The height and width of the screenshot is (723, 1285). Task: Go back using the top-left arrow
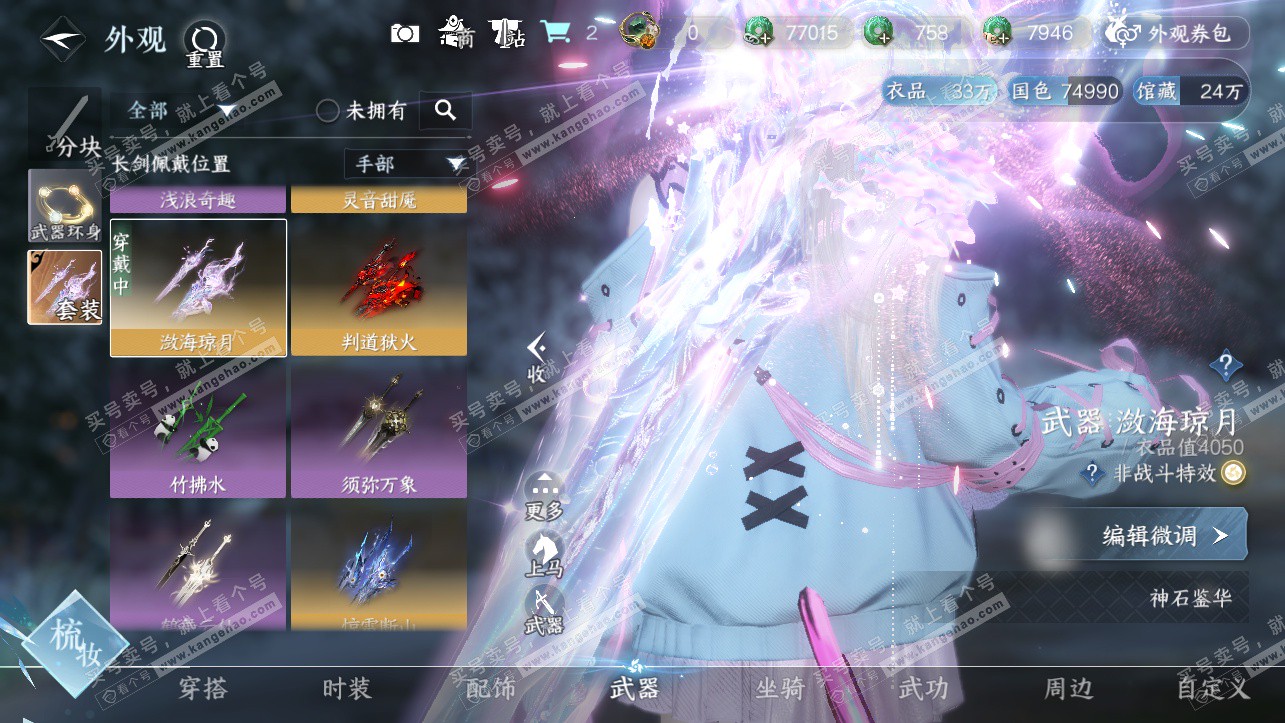pyautogui.click(x=62, y=39)
